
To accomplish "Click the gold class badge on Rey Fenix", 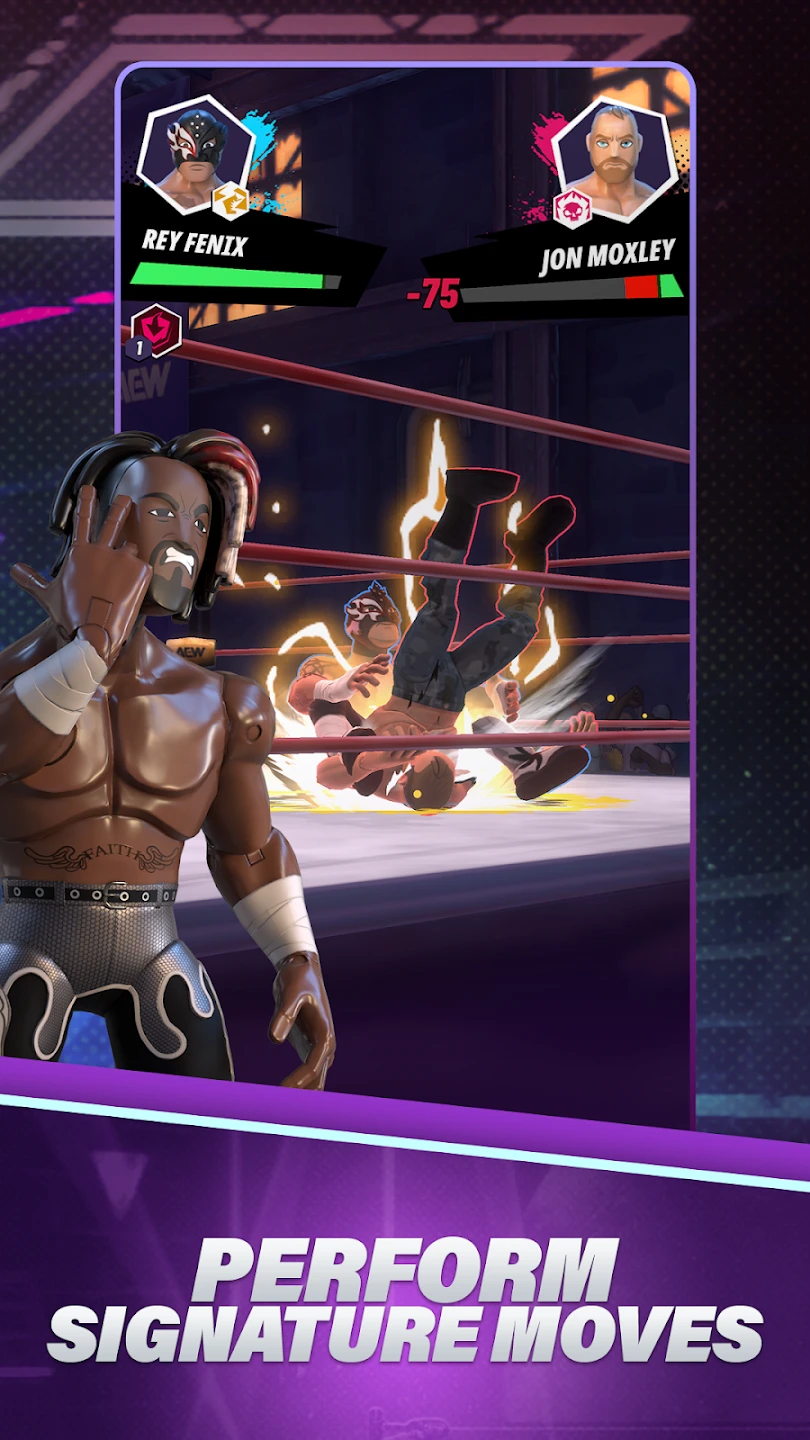I will 230,203.
